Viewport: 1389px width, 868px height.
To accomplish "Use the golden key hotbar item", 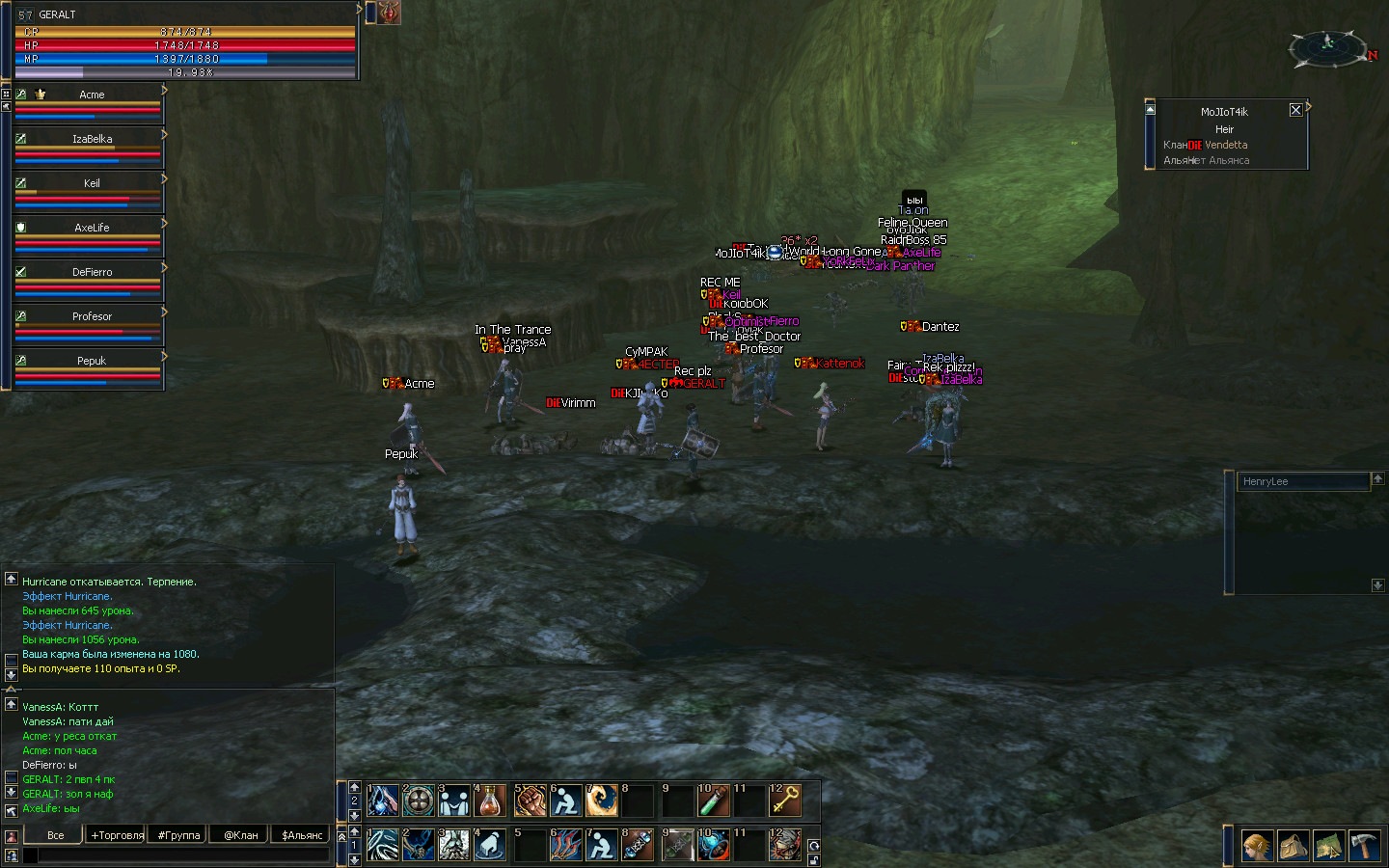I will [x=785, y=800].
